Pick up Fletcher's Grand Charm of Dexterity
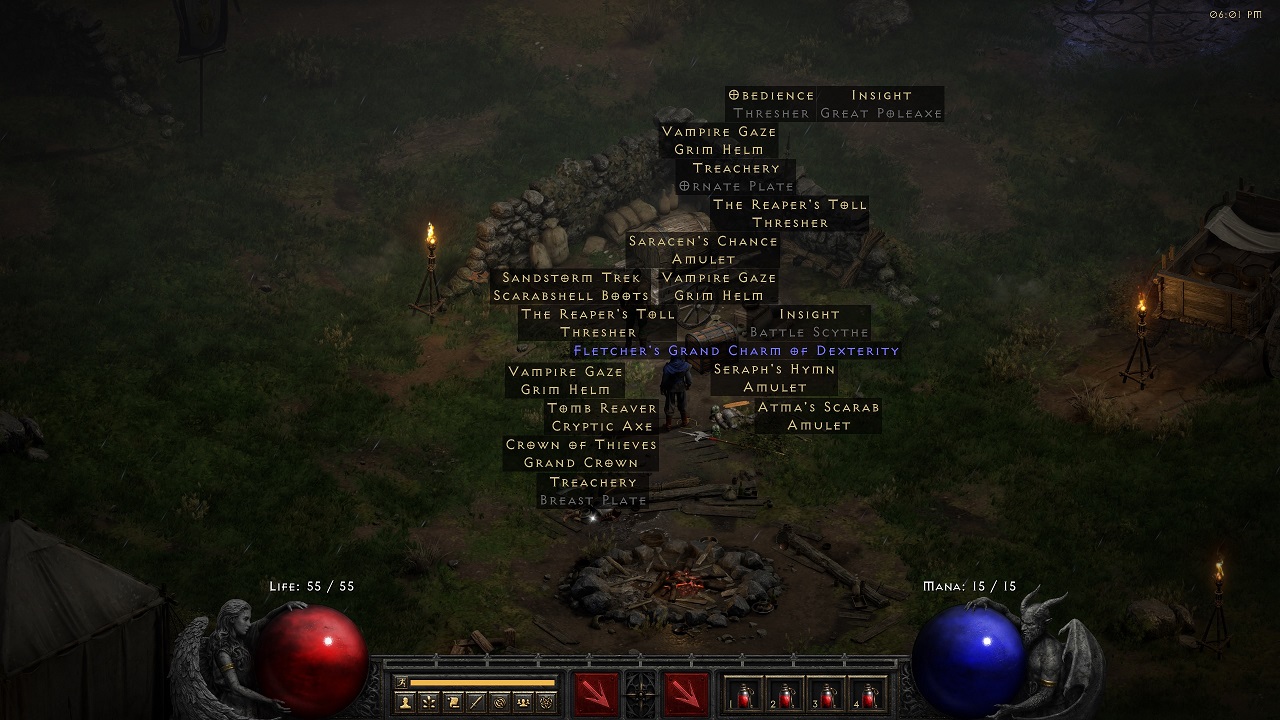 737,351
